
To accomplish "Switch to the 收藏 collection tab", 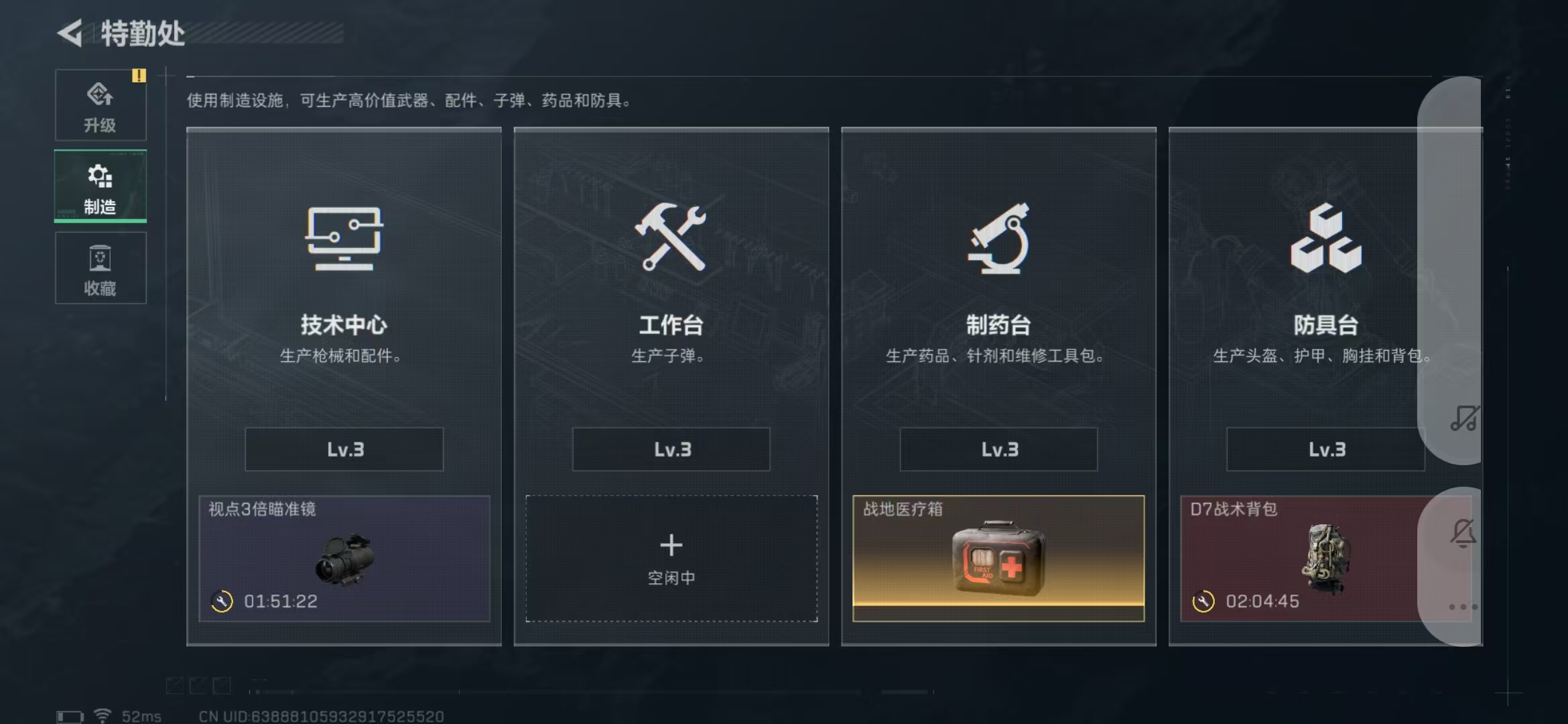I will (x=100, y=268).
